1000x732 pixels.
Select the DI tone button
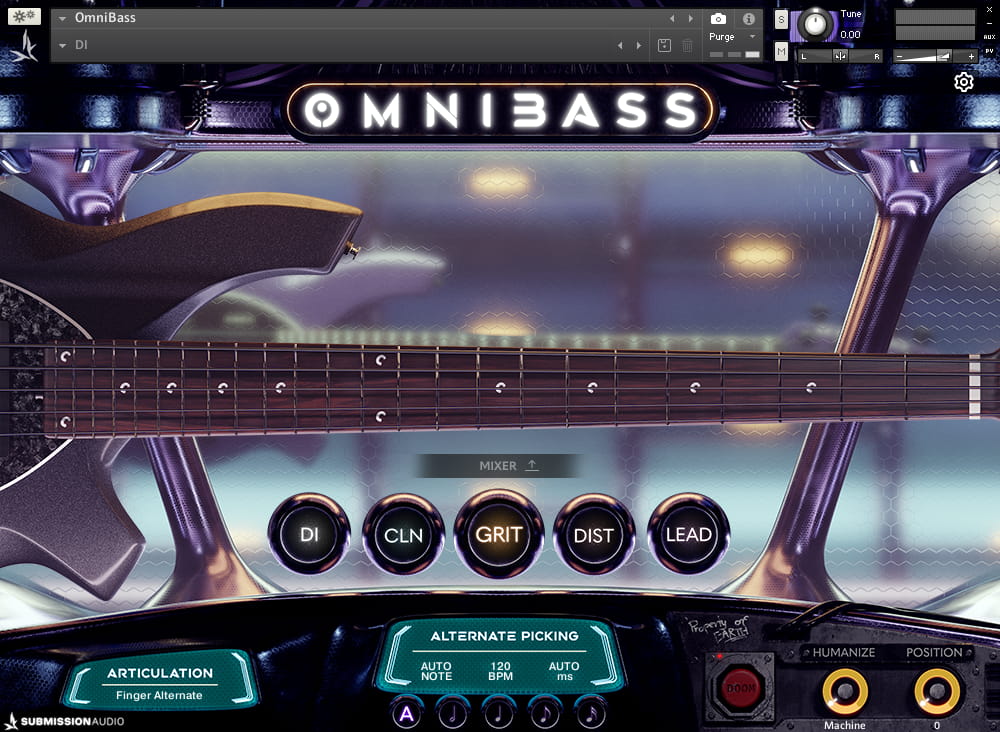pos(309,534)
